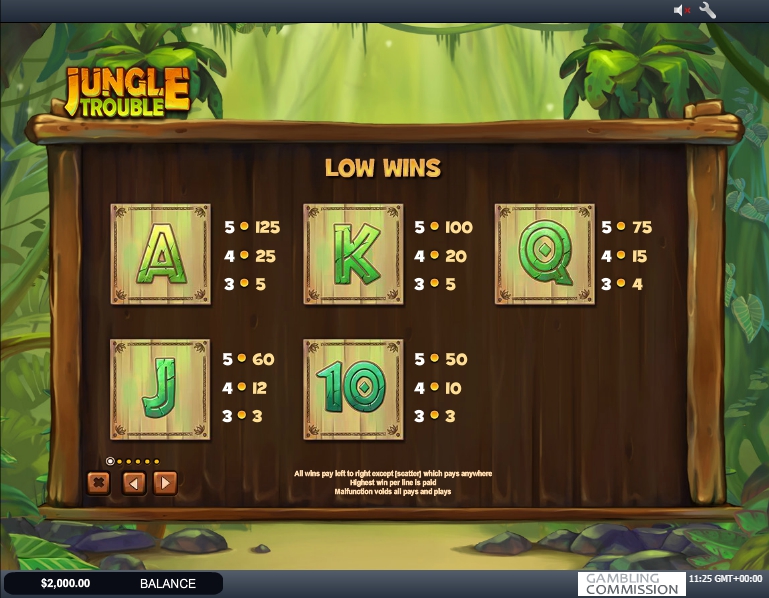
Task: Toggle the muted speaker sound icon
Action: pyautogui.click(x=683, y=10)
